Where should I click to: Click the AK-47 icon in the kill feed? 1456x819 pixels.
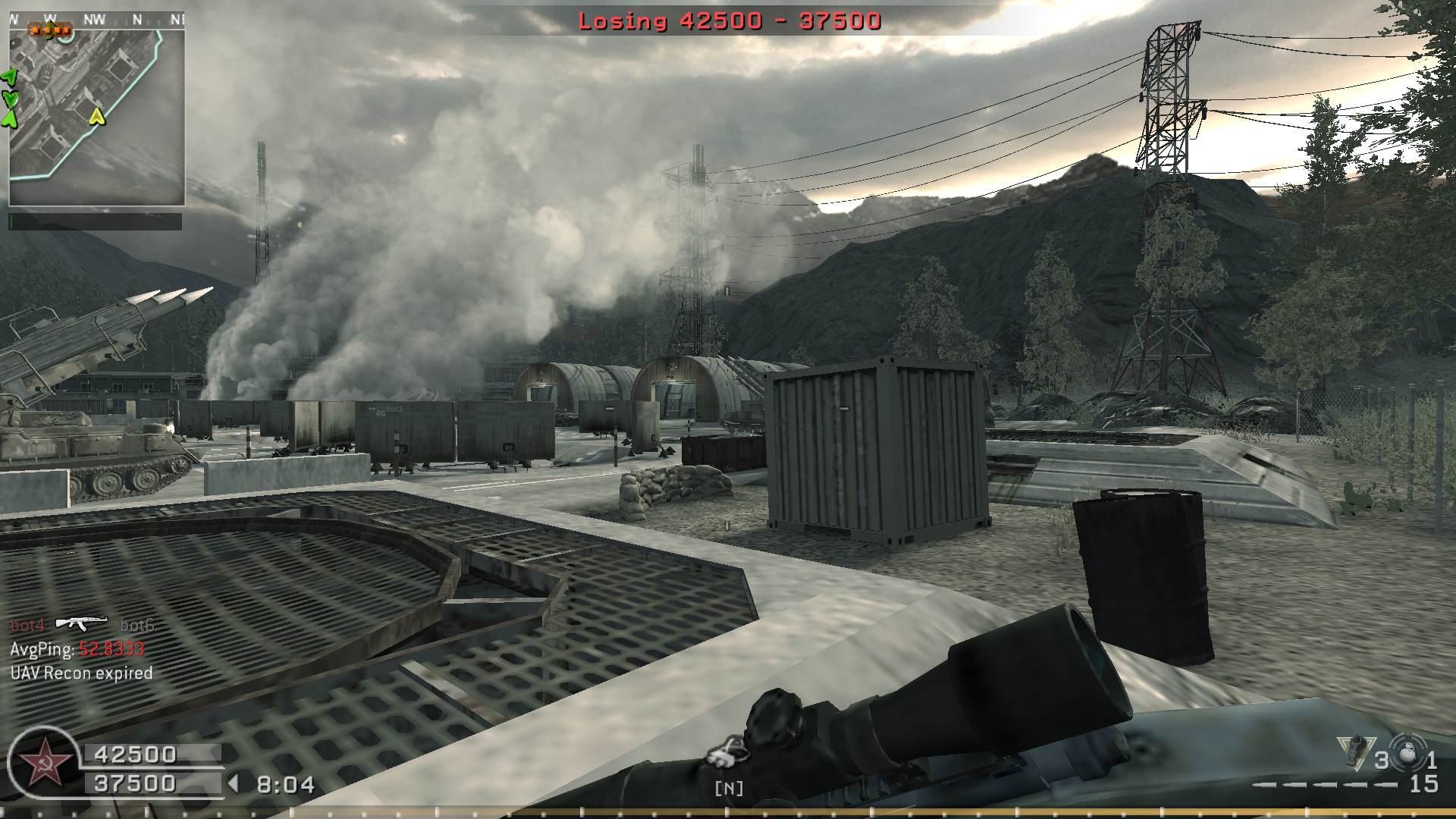tap(83, 623)
